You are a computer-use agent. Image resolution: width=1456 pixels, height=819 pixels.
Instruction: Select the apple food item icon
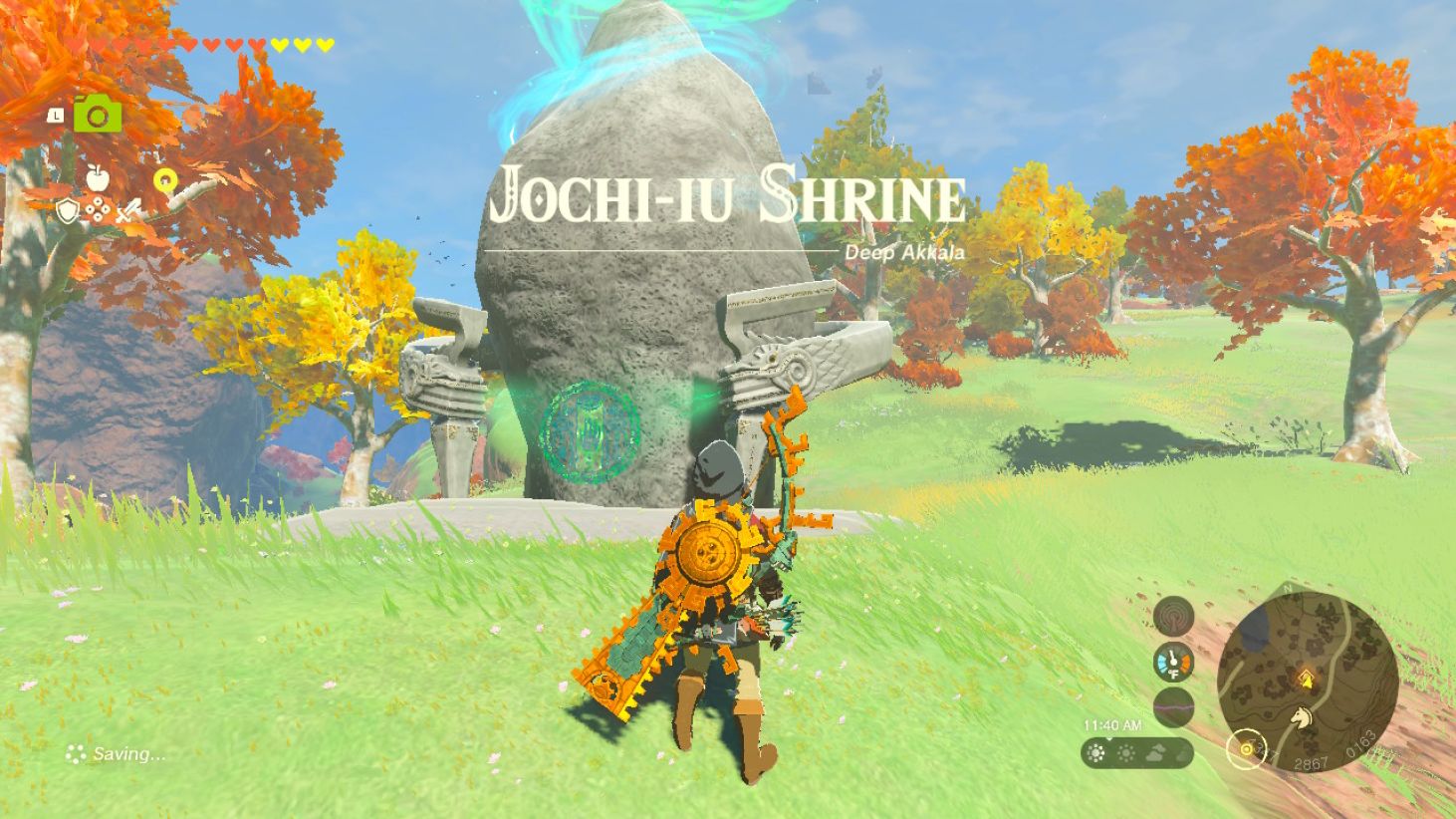[x=97, y=176]
